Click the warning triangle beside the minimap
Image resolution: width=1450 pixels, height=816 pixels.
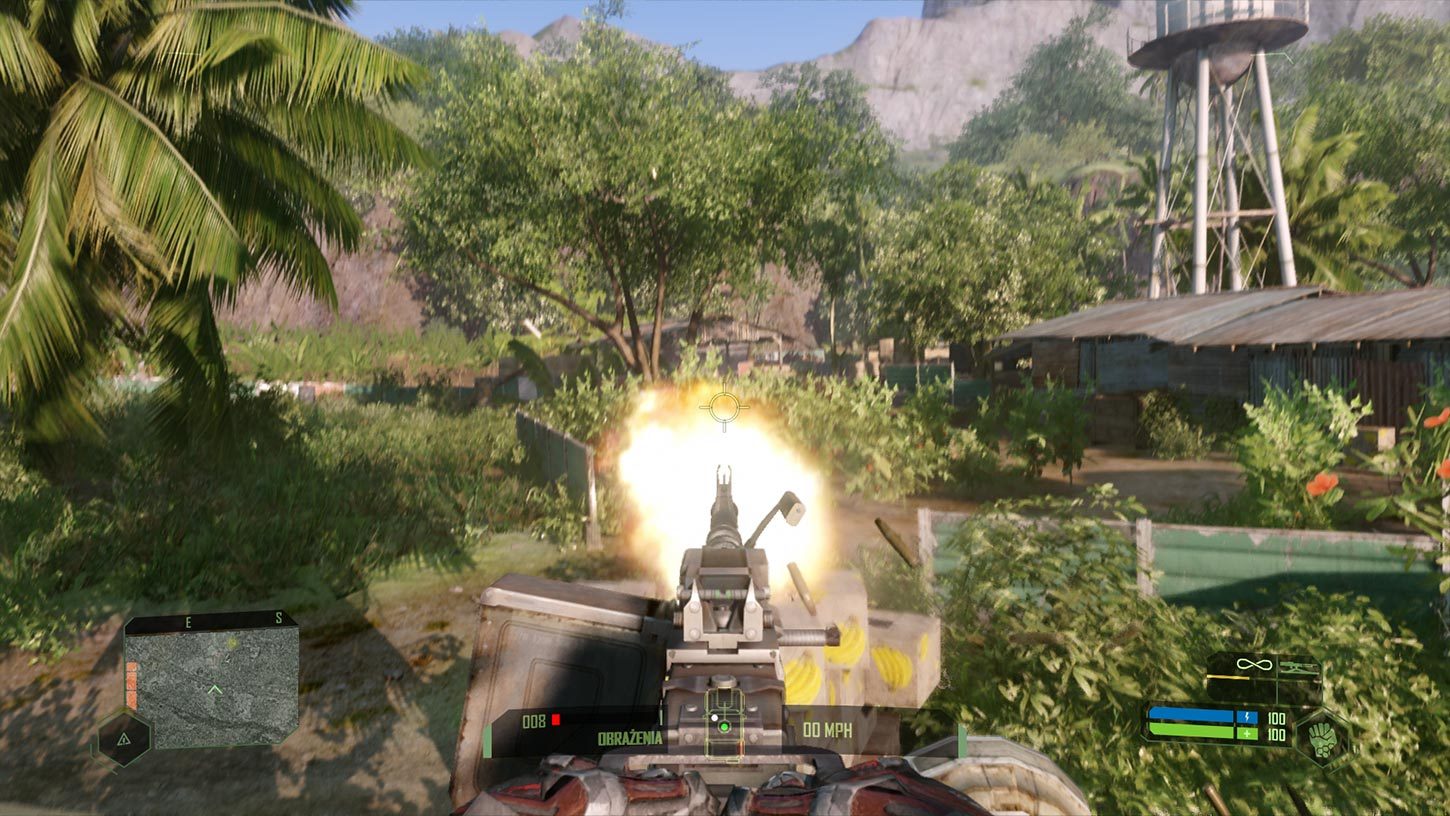click(123, 740)
